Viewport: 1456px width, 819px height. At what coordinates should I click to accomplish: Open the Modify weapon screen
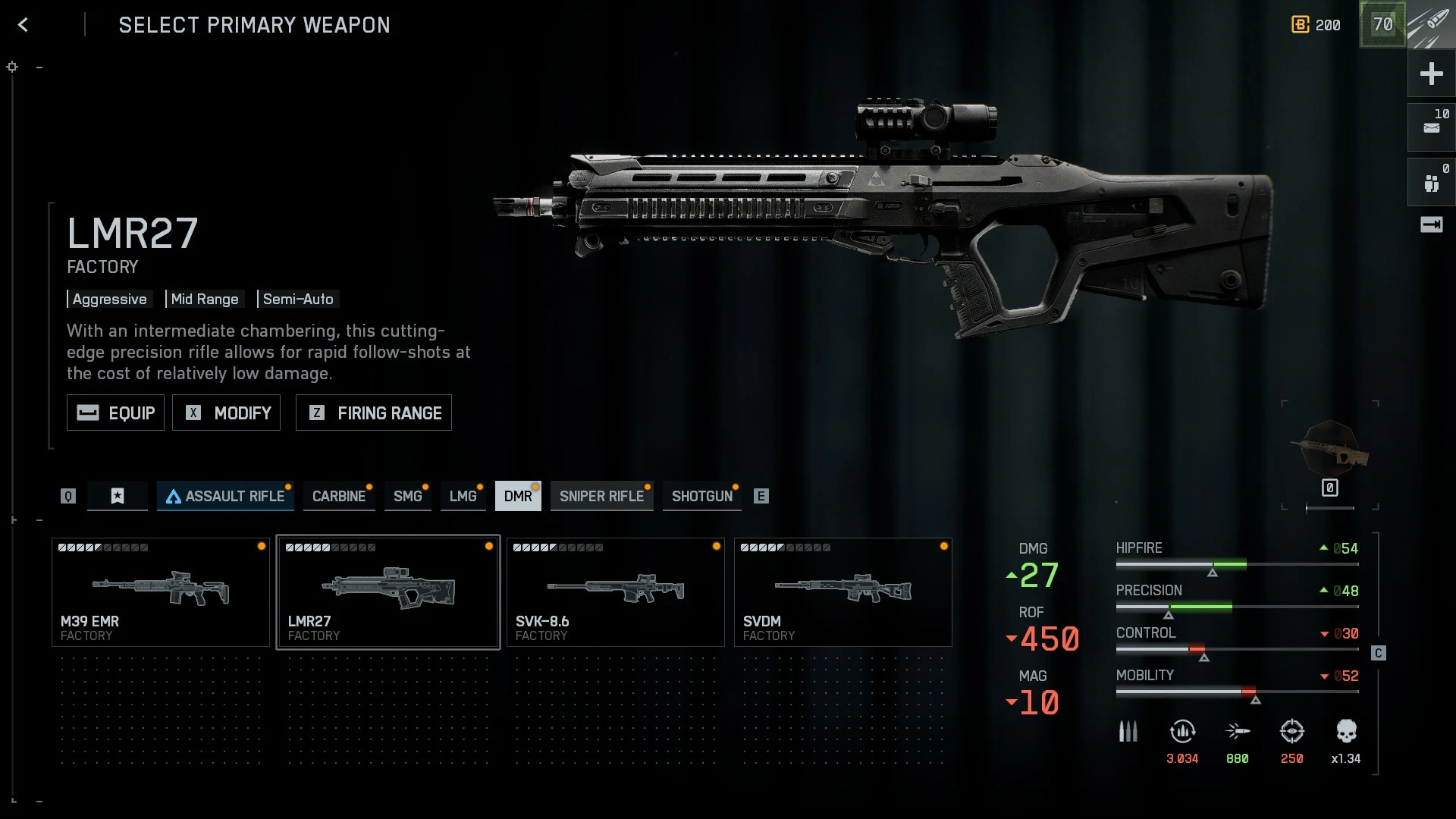(226, 413)
